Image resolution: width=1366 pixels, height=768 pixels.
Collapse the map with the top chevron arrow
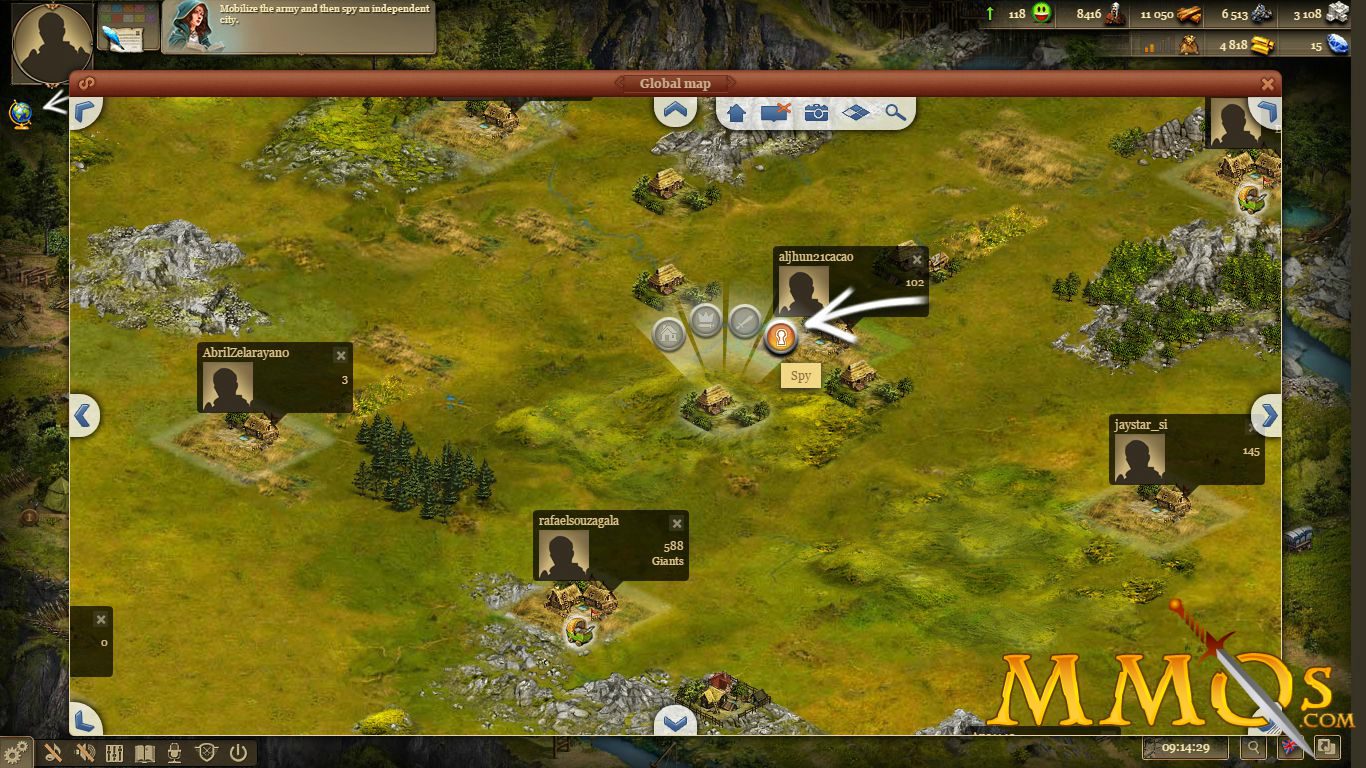pyautogui.click(x=675, y=110)
